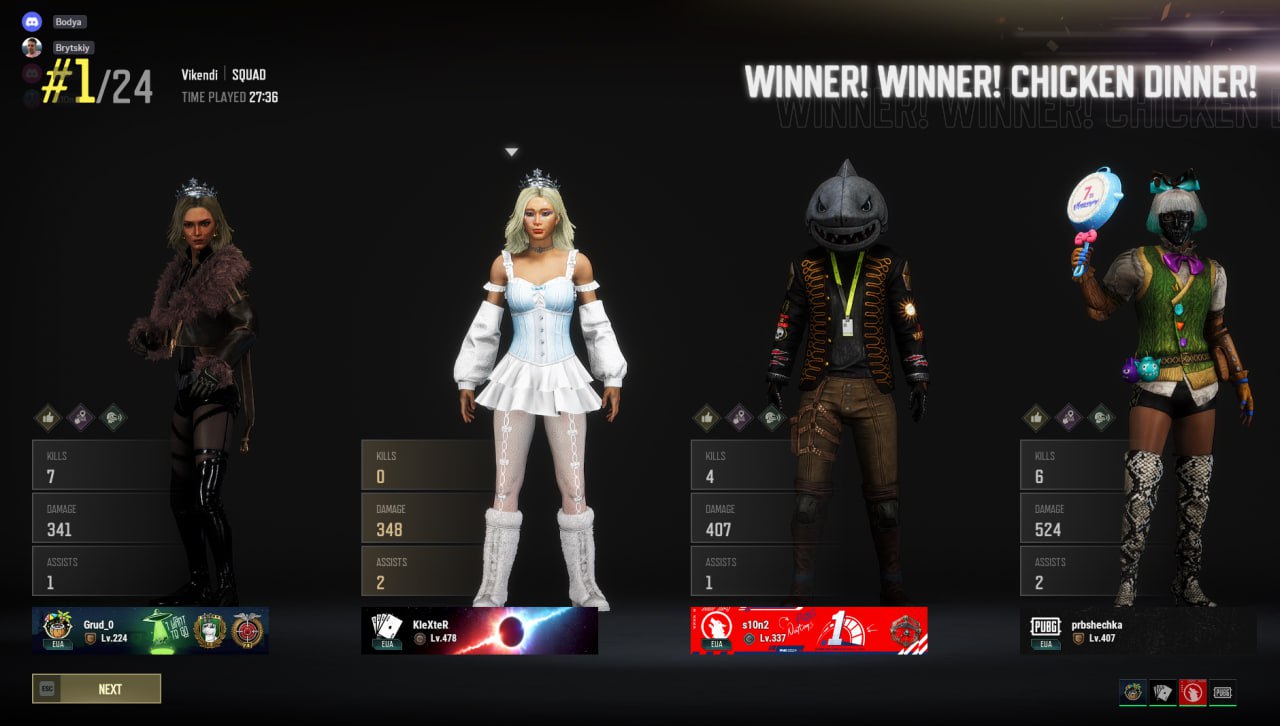Give a thumbs-up commendation to Grud_0

pyautogui.click(x=49, y=418)
